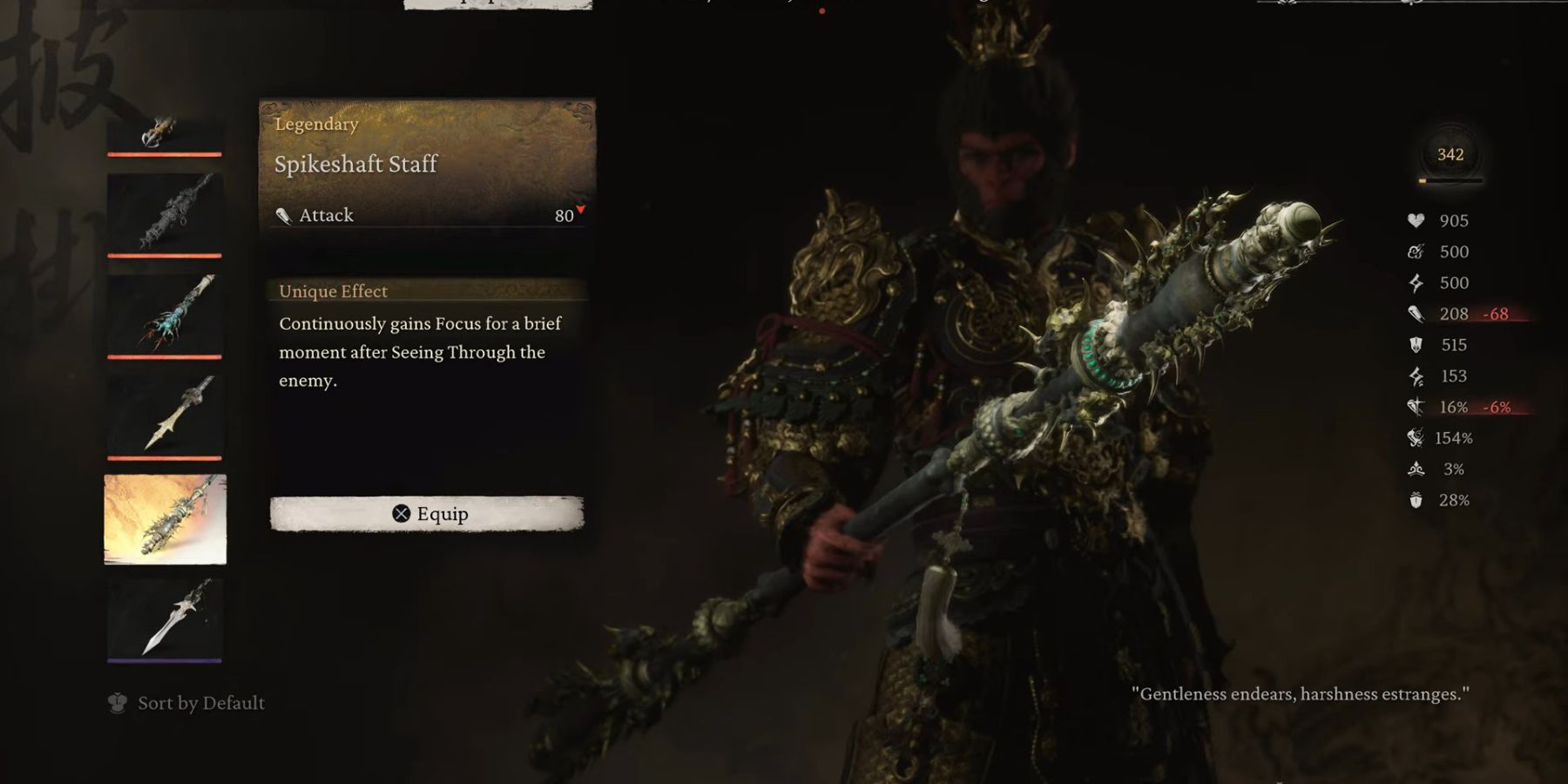Click the brush Attack icon in the weapon card
Image resolution: width=1568 pixels, height=784 pixels.
click(x=285, y=214)
